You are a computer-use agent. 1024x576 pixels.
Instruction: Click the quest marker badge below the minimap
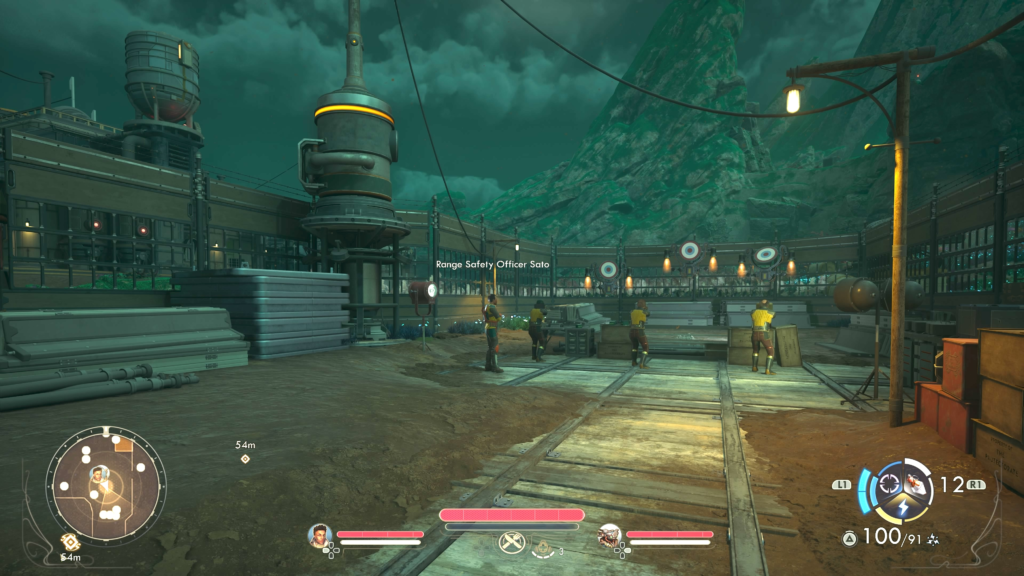[69, 541]
